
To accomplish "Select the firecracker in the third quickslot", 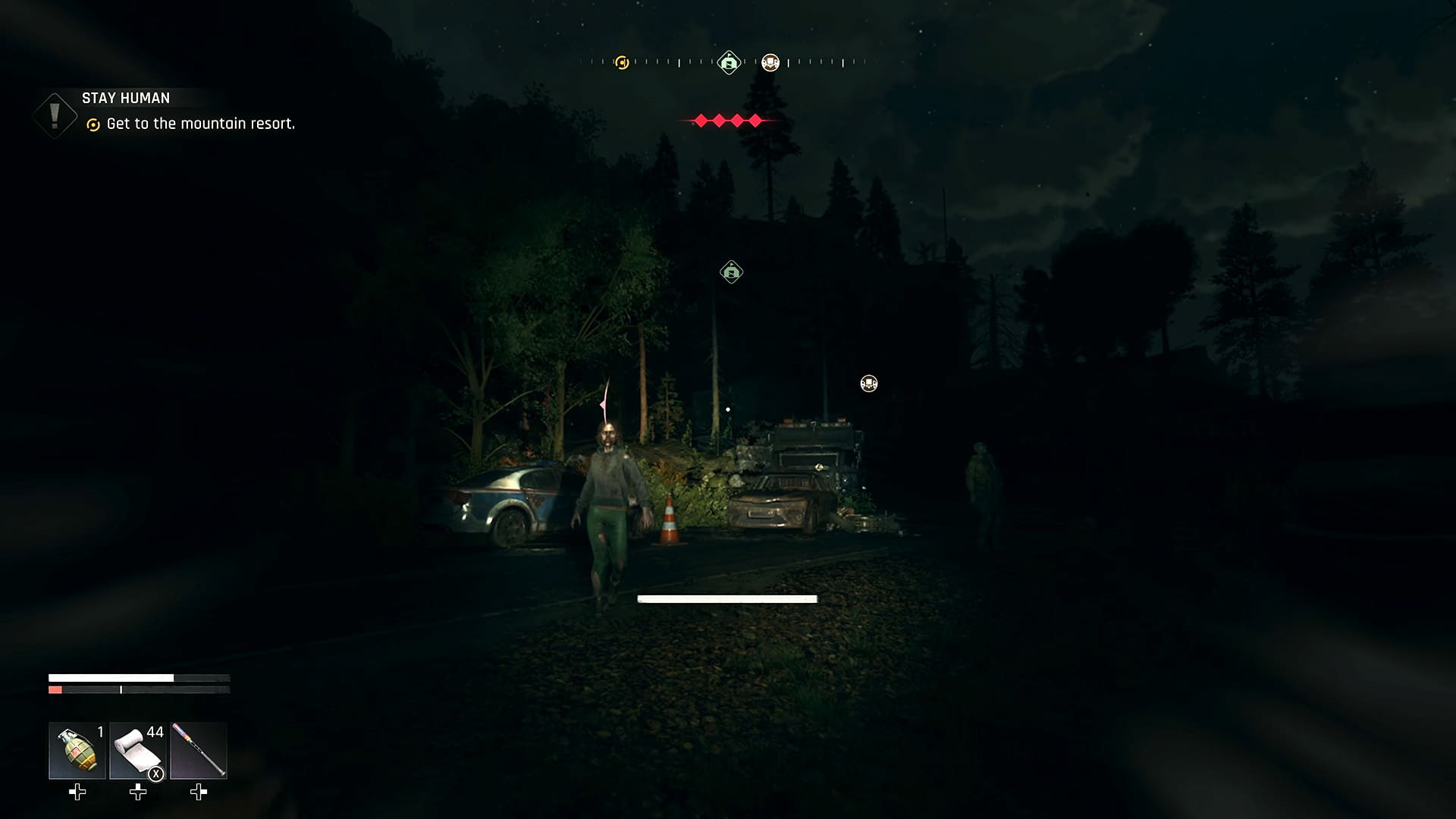I will (199, 751).
